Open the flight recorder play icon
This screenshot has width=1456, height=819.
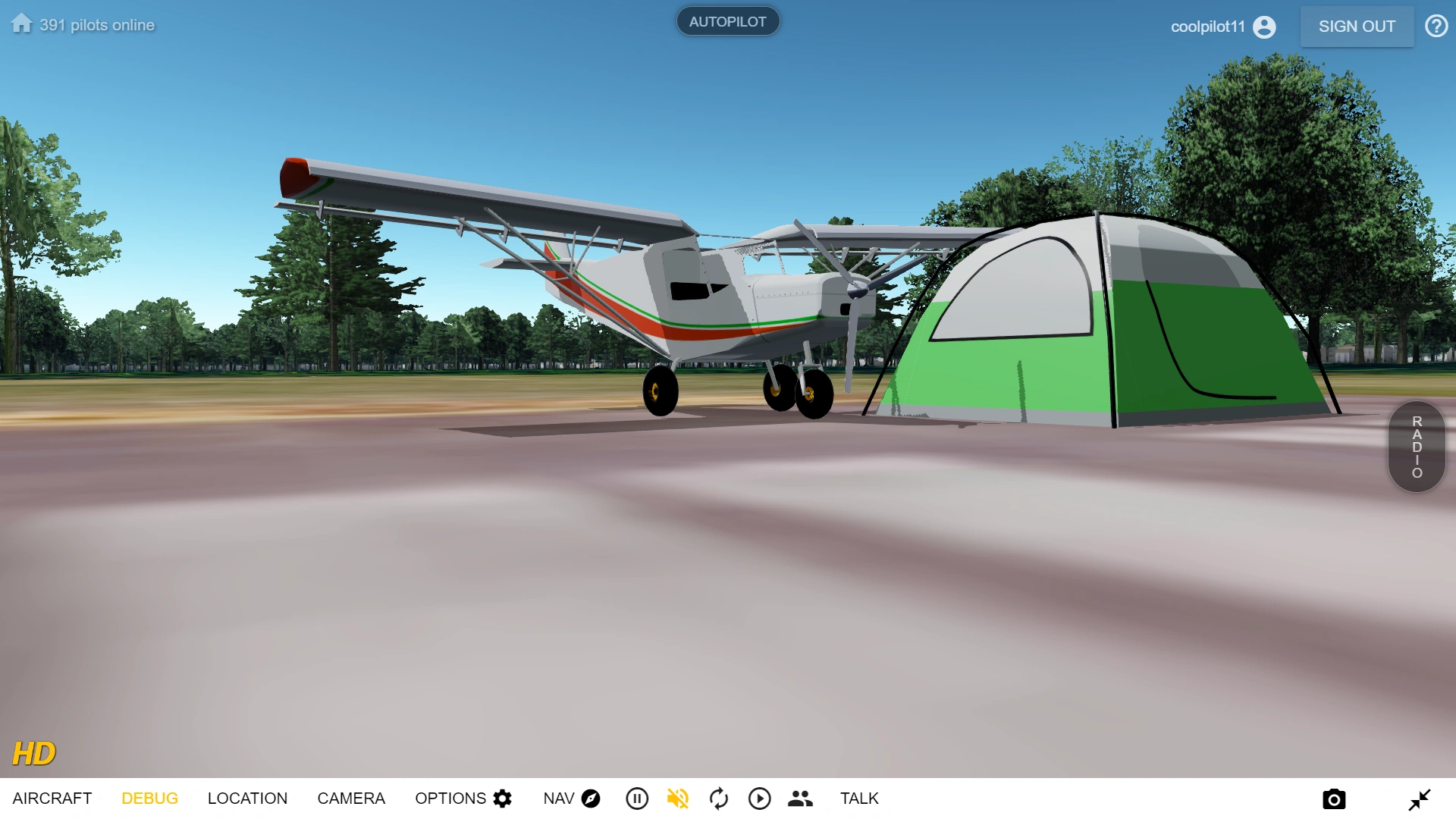coord(759,798)
